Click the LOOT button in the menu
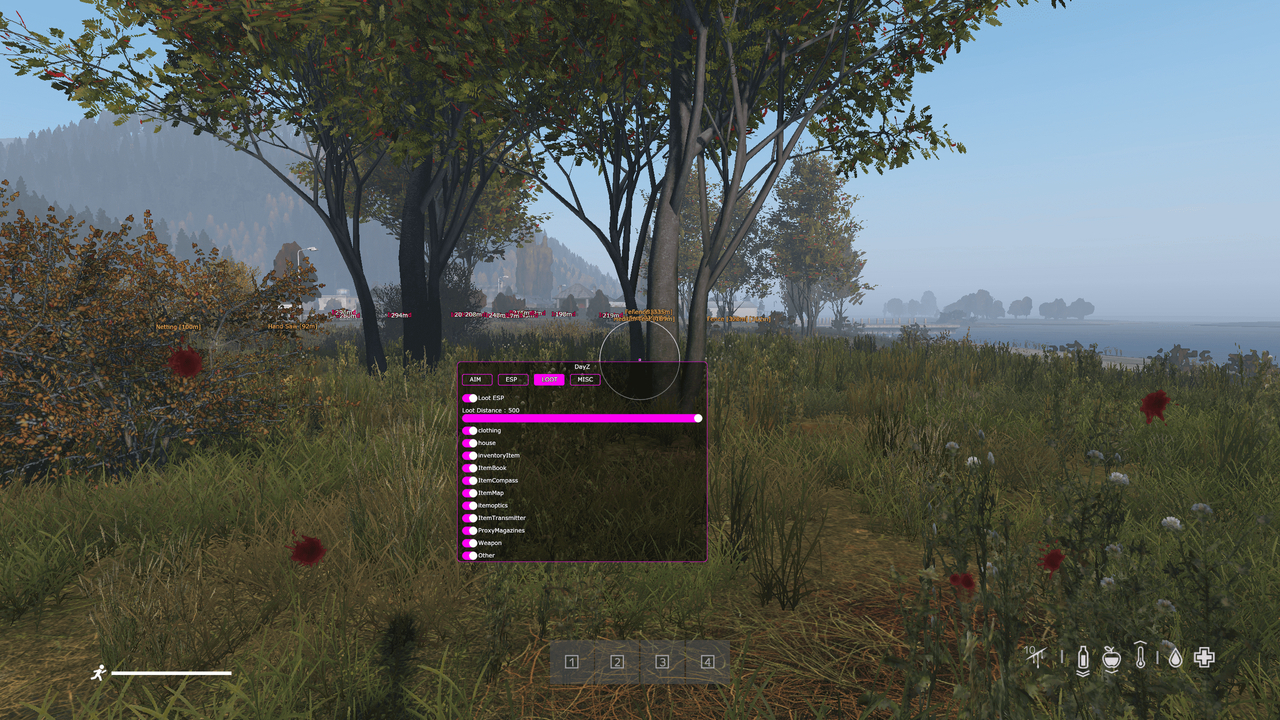 click(548, 379)
